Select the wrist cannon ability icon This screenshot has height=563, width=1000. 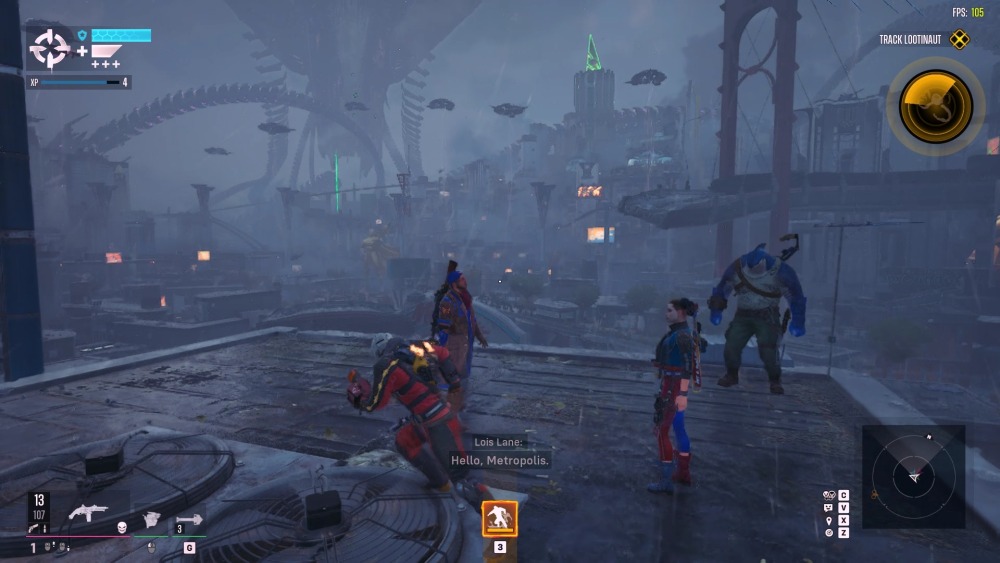tap(150, 519)
